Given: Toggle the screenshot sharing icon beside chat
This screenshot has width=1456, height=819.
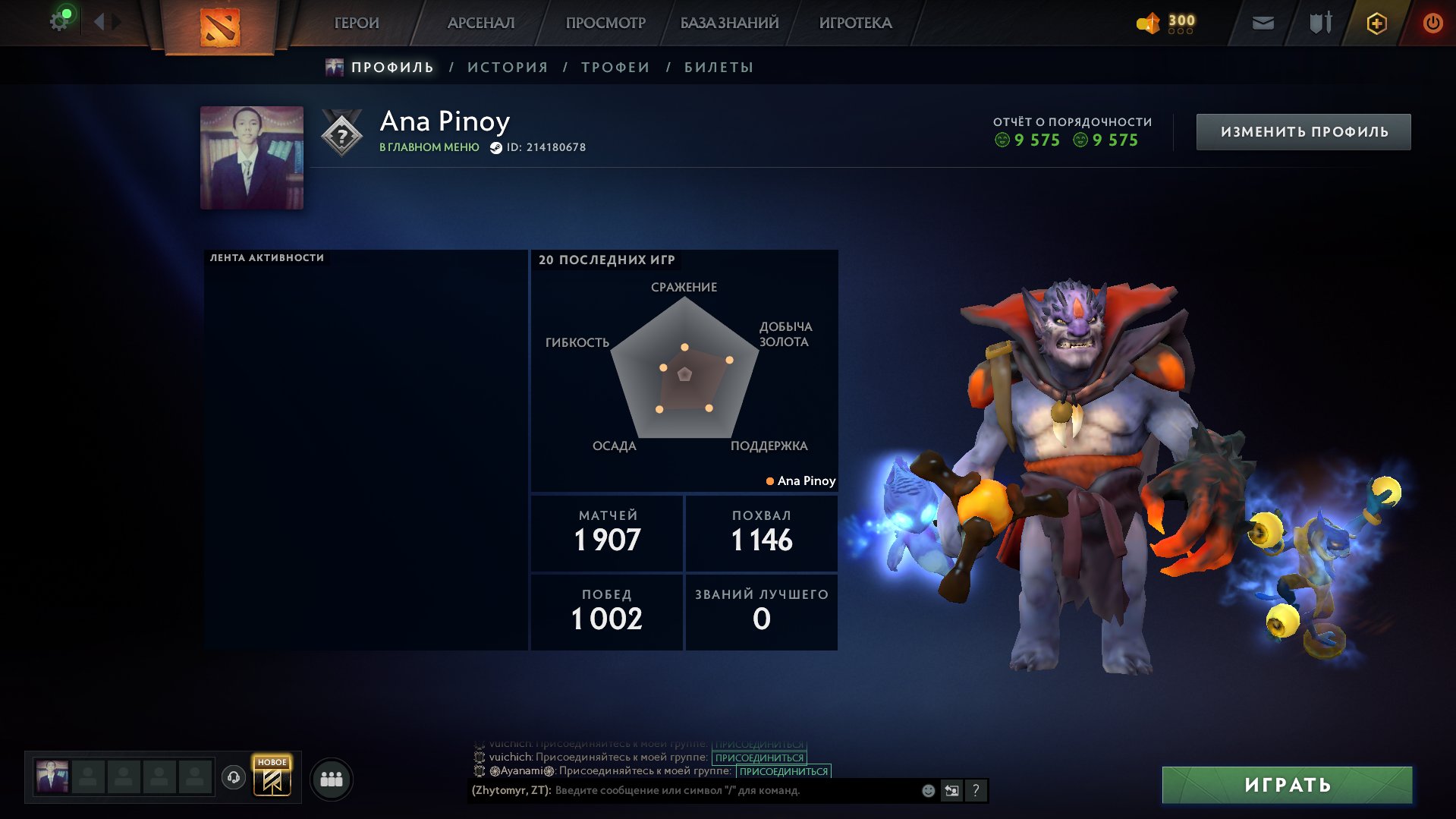Looking at the screenshot, I should (951, 790).
